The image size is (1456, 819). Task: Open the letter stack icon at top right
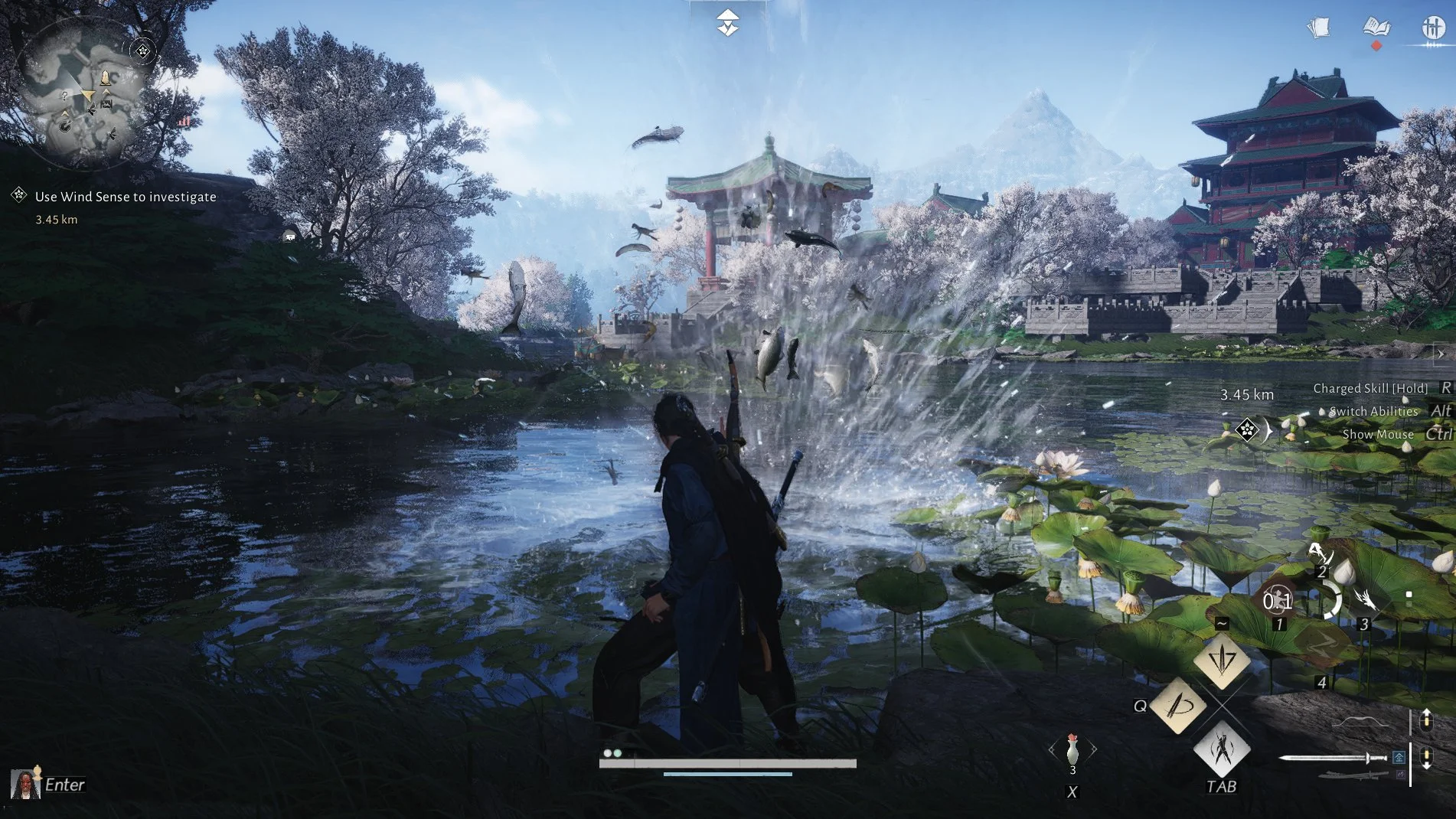click(x=1322, y=27)
